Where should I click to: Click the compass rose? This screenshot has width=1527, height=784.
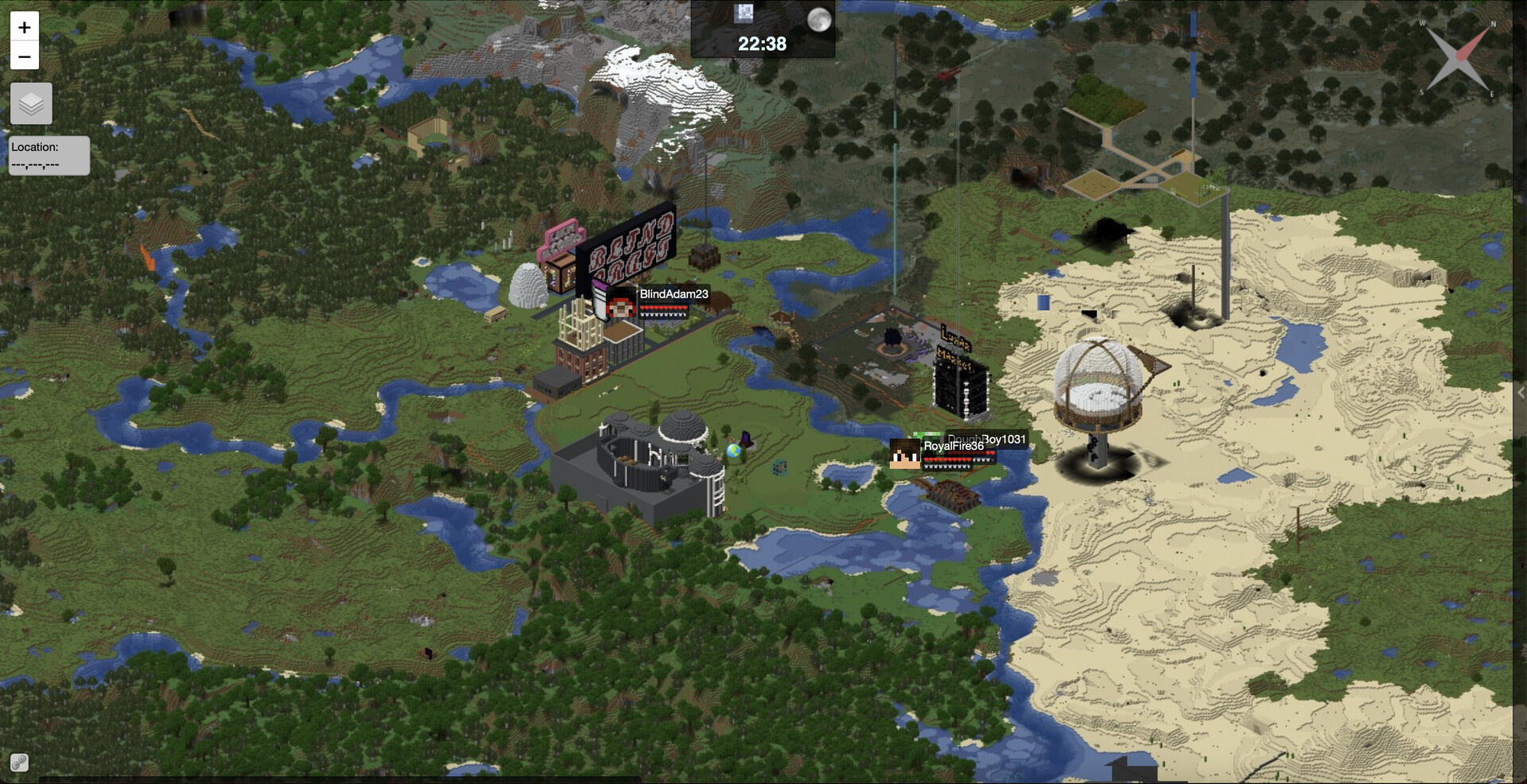pyautogui.click(x=1459, y=58)
